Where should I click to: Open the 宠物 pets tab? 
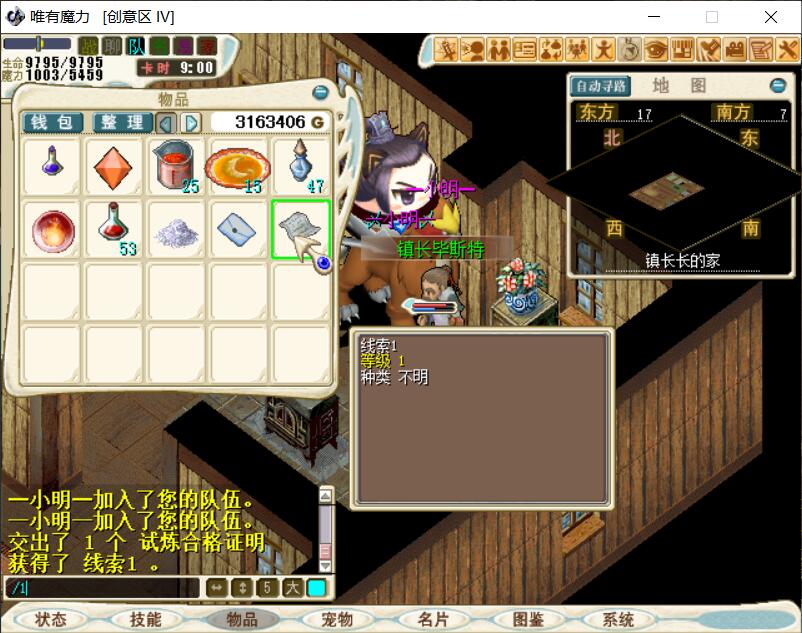point(337,620)
